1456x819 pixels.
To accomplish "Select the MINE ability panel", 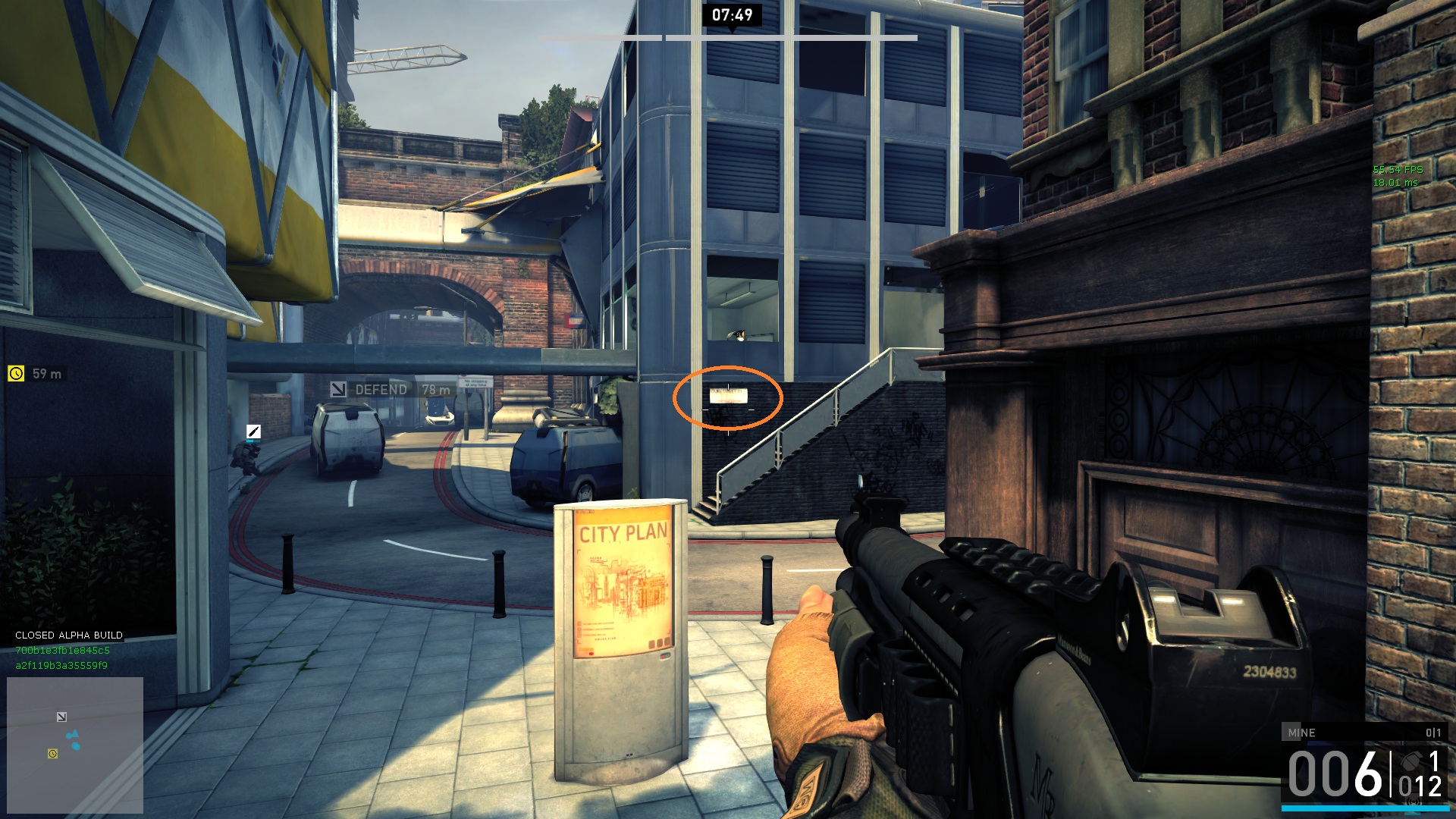I will [x=1363, y=733].
